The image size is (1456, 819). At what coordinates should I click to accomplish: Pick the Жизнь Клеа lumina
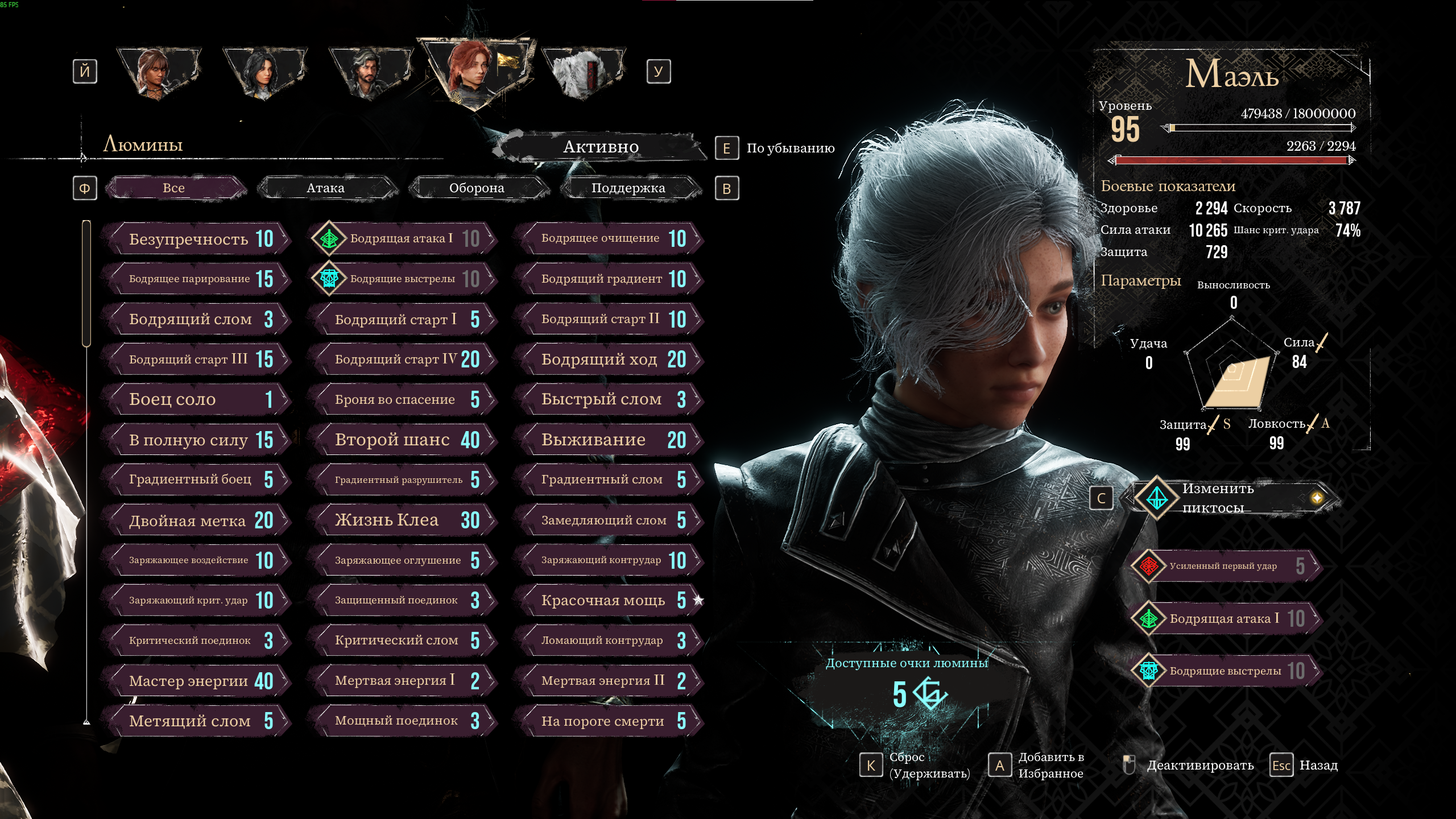click(x=402, y=520)
